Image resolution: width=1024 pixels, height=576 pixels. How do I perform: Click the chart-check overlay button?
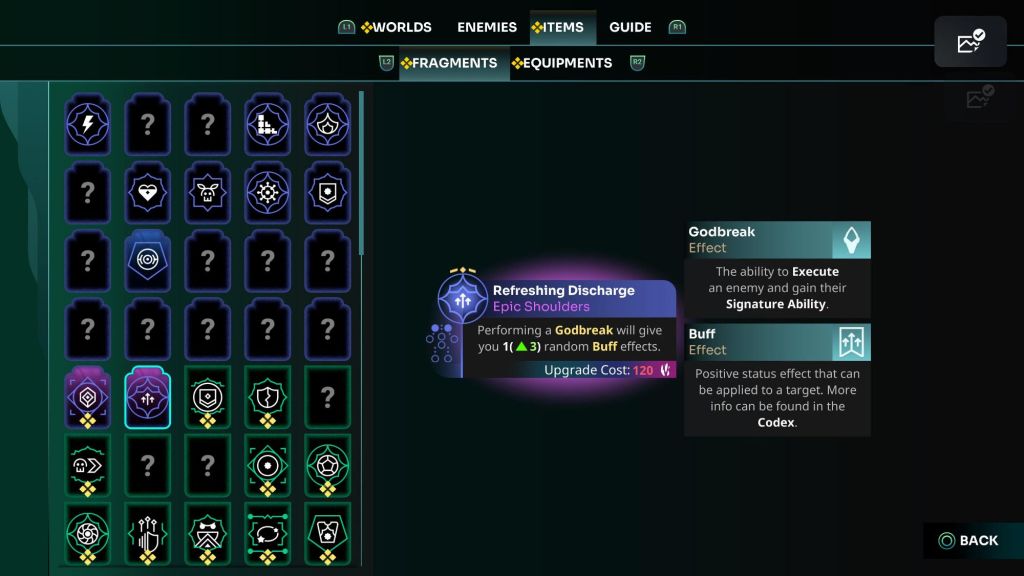point(970,42)
